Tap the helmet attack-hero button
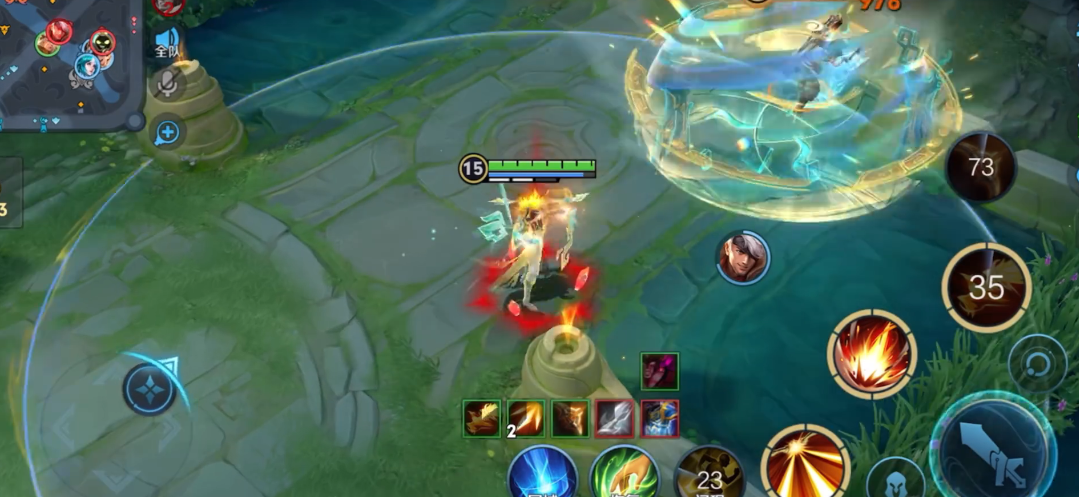Image resolution: width=1079 pixels, height=497 pixels. pos(894,480)
